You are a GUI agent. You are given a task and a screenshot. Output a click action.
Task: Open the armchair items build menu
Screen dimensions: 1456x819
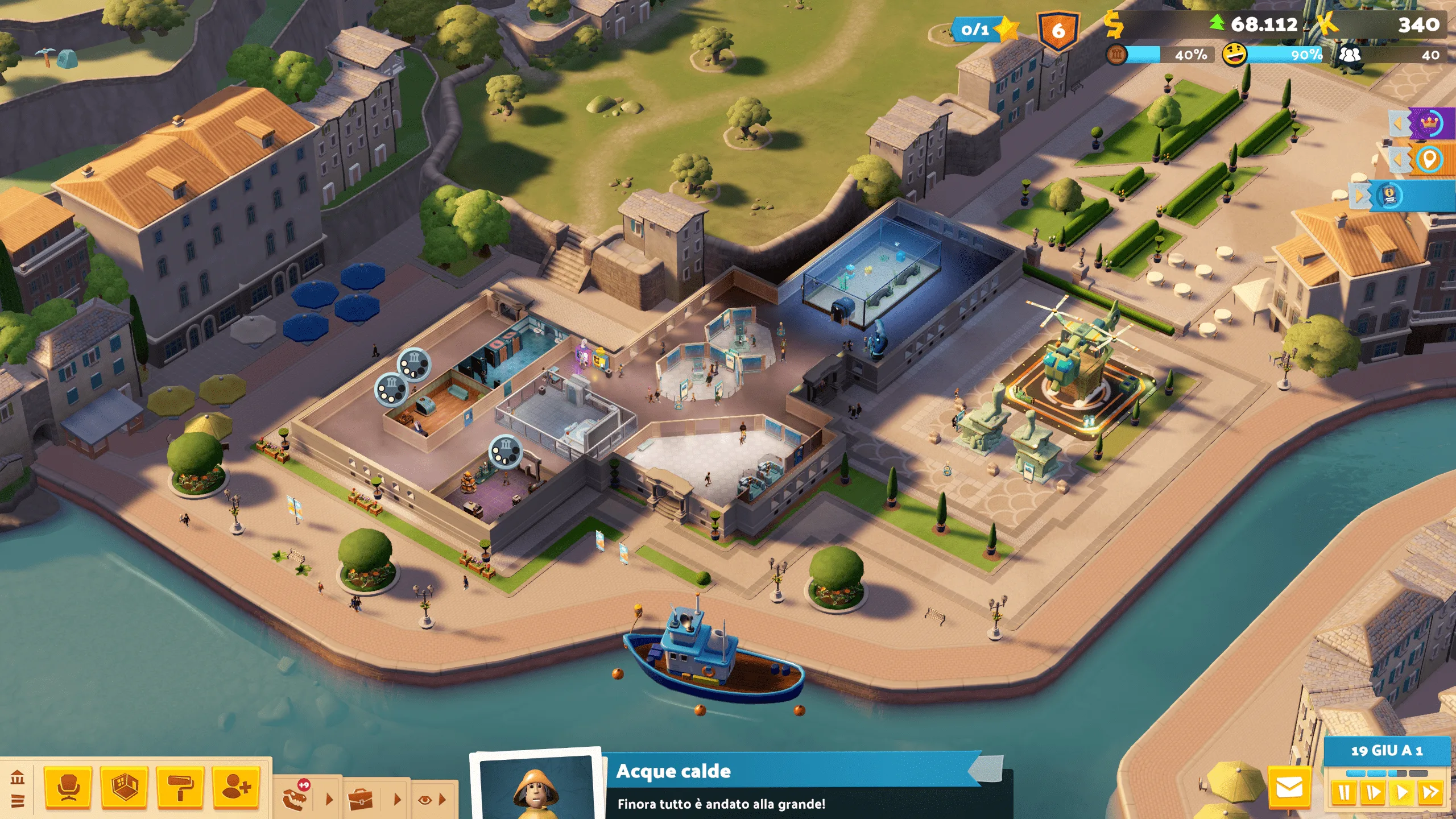[x=68, y=788]
